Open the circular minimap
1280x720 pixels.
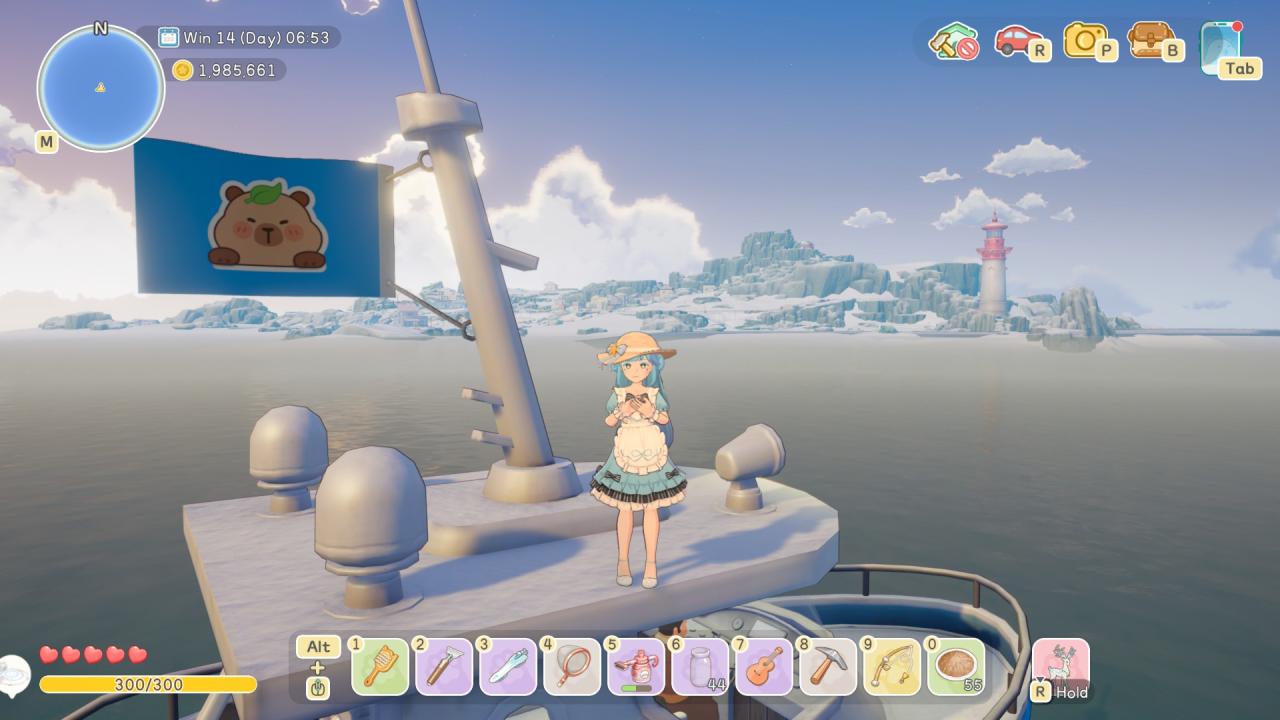[100, 88]
